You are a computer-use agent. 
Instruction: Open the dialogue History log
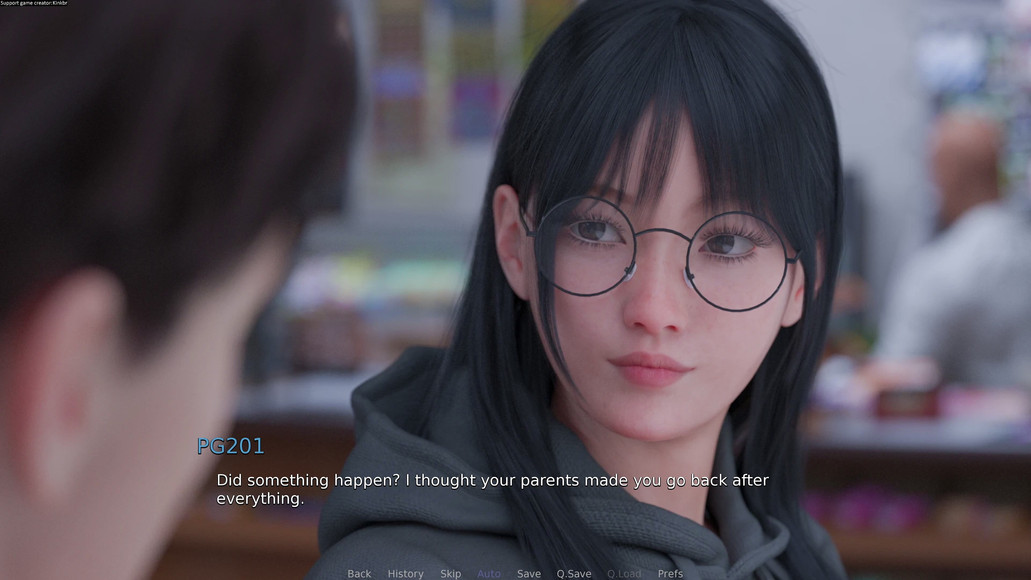(405, 573)
